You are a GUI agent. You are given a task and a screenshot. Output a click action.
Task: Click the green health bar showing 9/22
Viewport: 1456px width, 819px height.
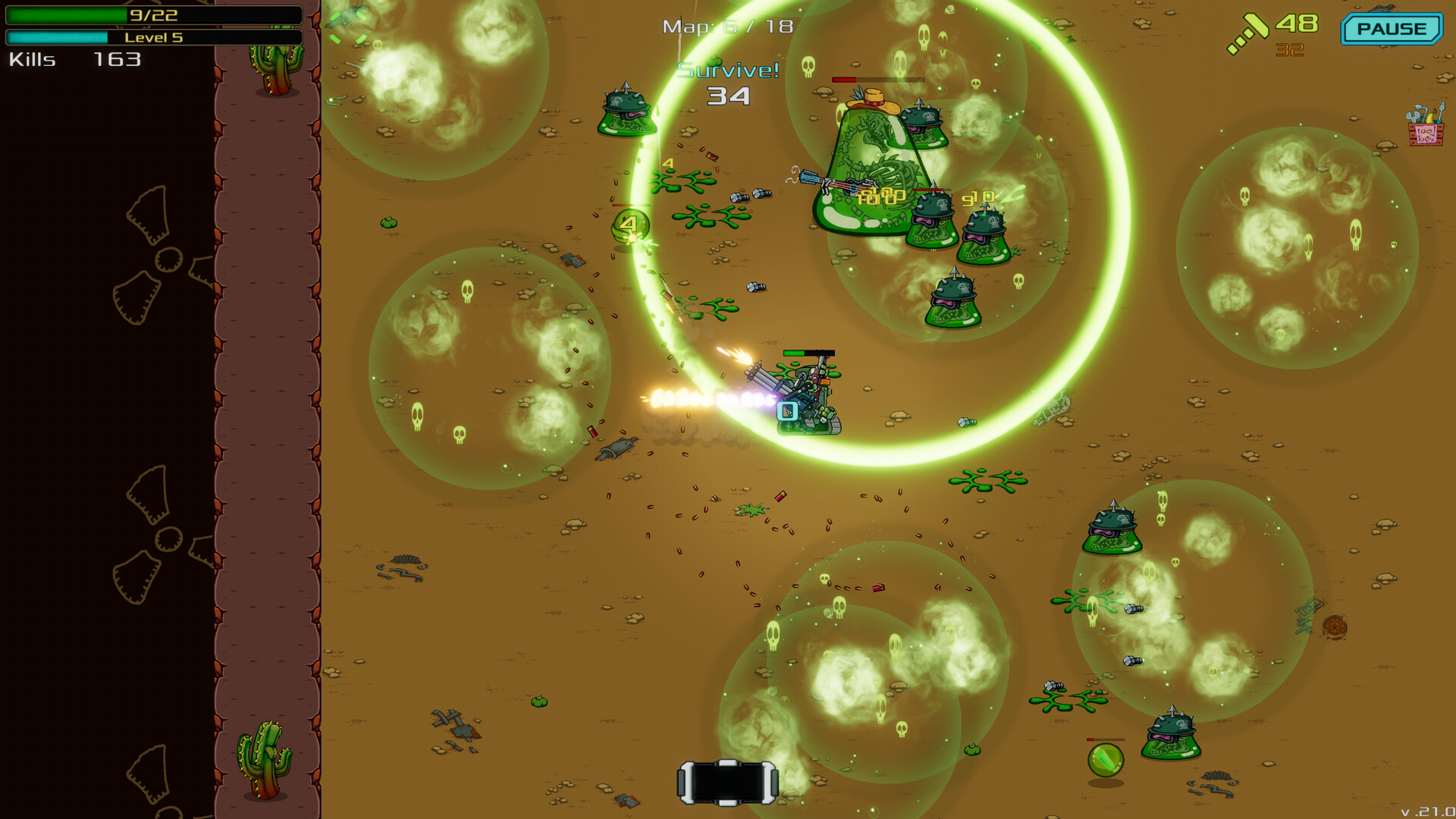pyautogui.click(x=152, y=14)
